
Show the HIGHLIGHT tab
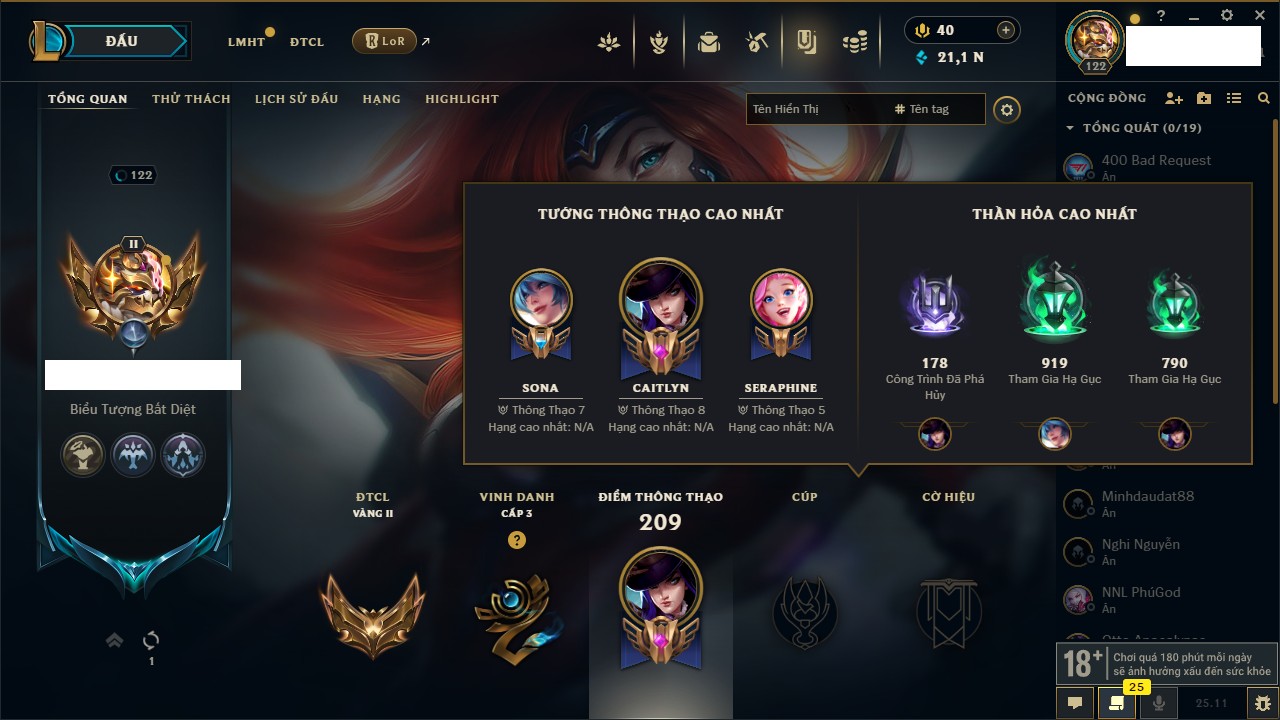(461, 99)
